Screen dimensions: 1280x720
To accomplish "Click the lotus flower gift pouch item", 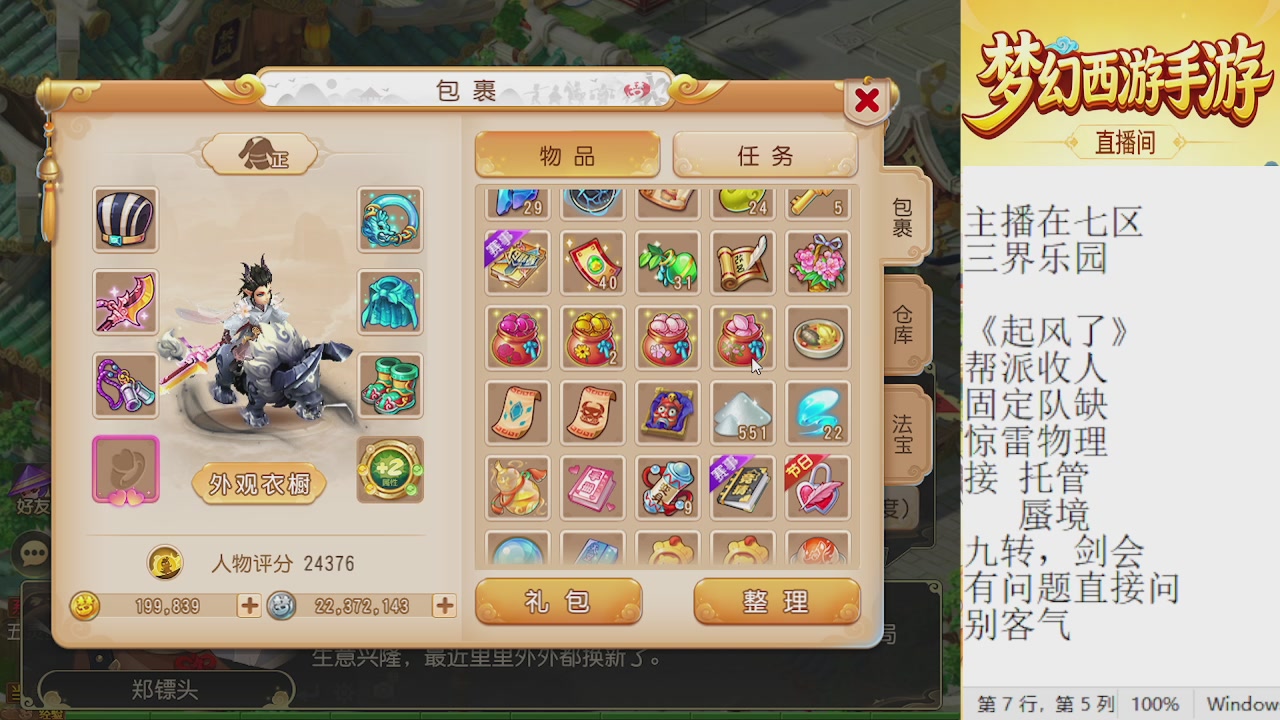I will (742, 338).
